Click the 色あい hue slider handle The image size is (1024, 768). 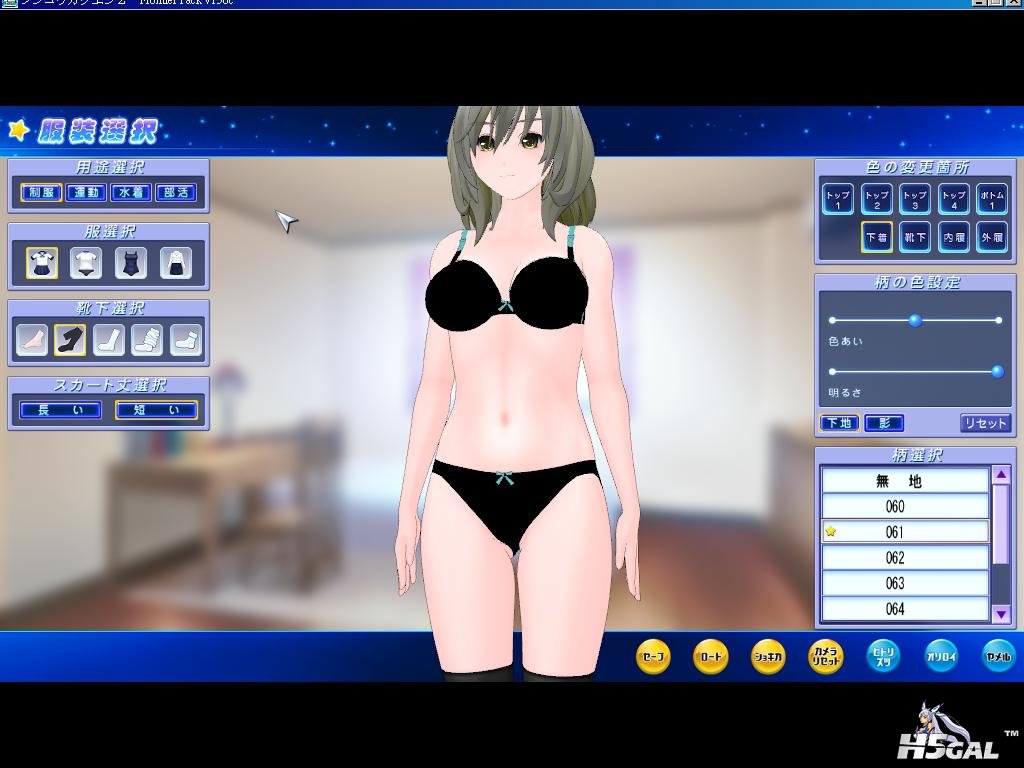[914, 320]
